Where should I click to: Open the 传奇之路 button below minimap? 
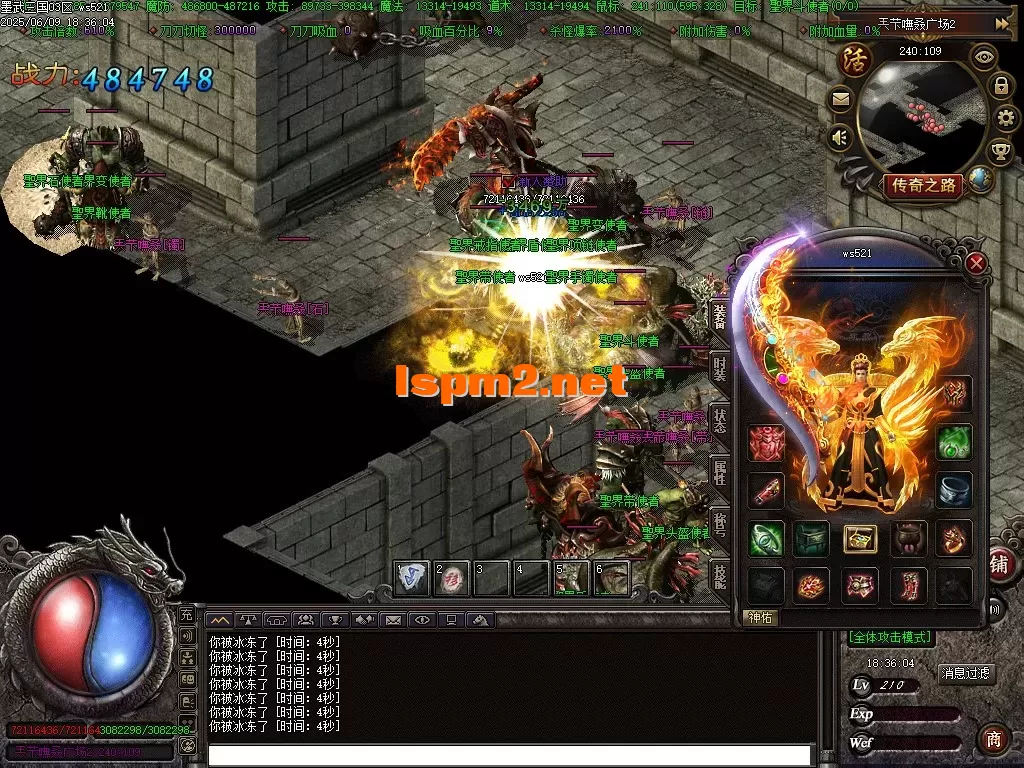point(922,185)
